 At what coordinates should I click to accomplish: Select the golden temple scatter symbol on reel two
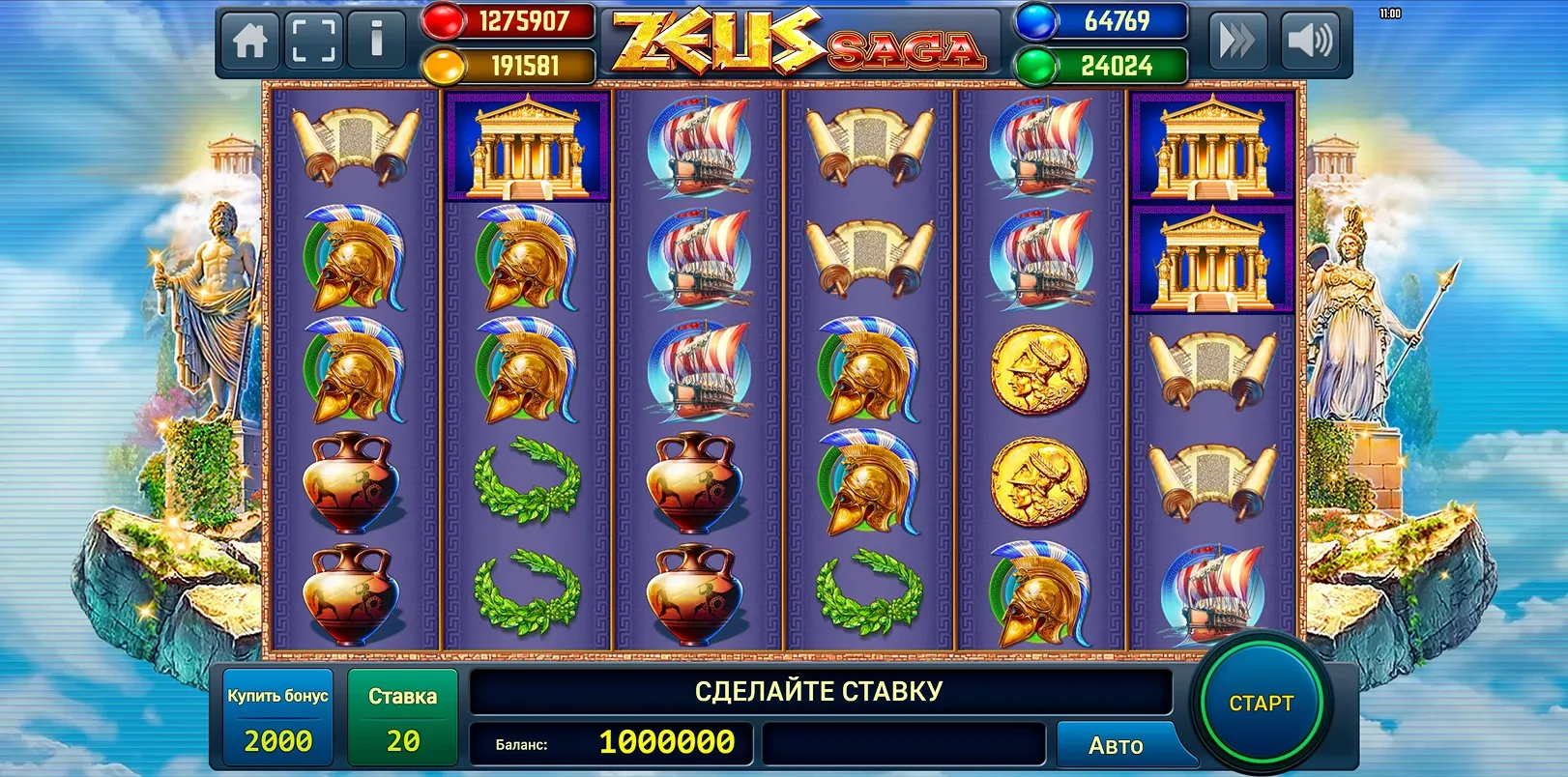pos(526,147)
